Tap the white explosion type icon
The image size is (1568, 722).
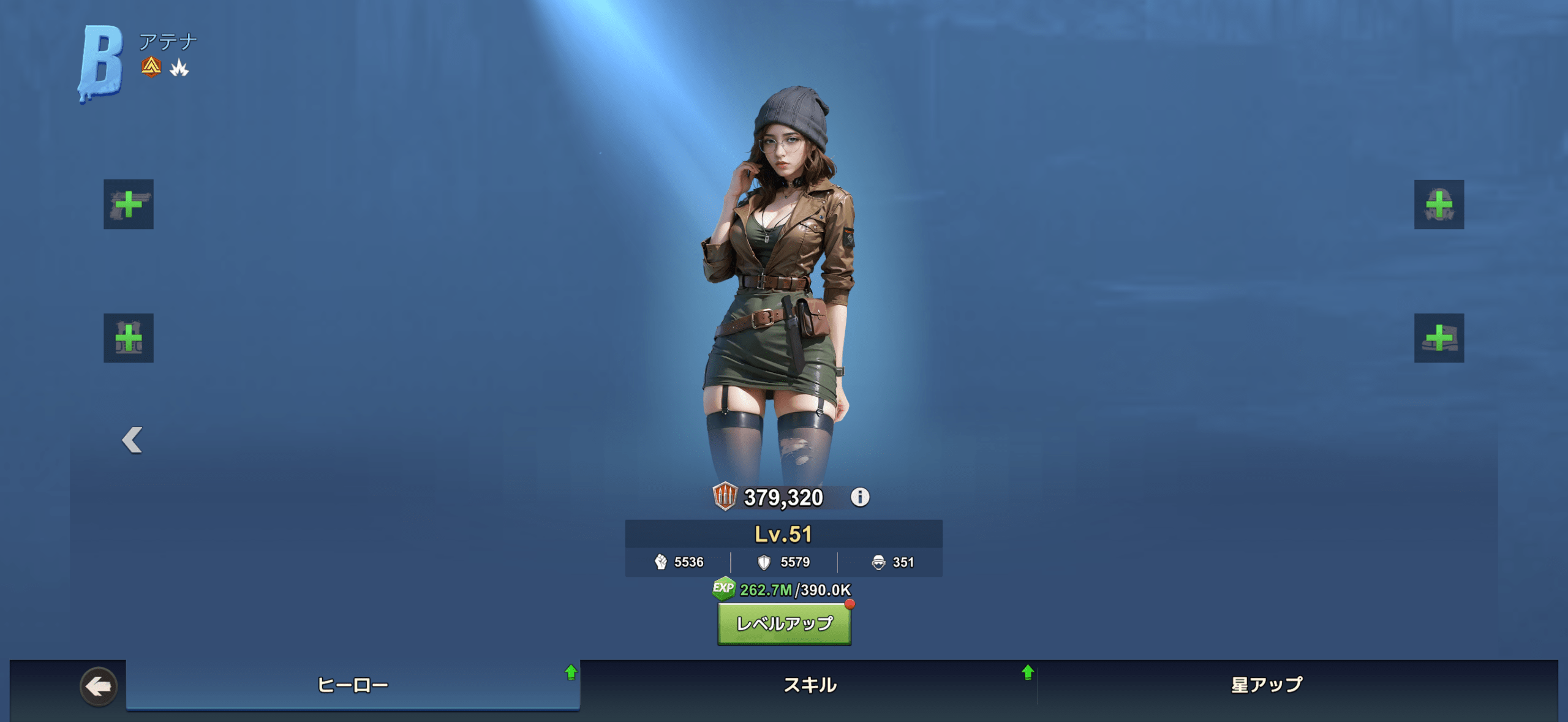tap(179, 67)
